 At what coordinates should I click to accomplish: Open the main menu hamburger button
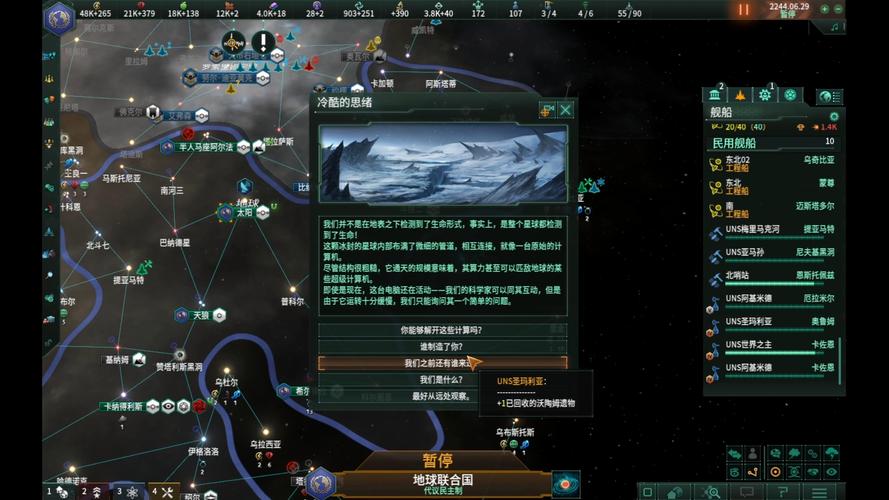pos(819,492)
